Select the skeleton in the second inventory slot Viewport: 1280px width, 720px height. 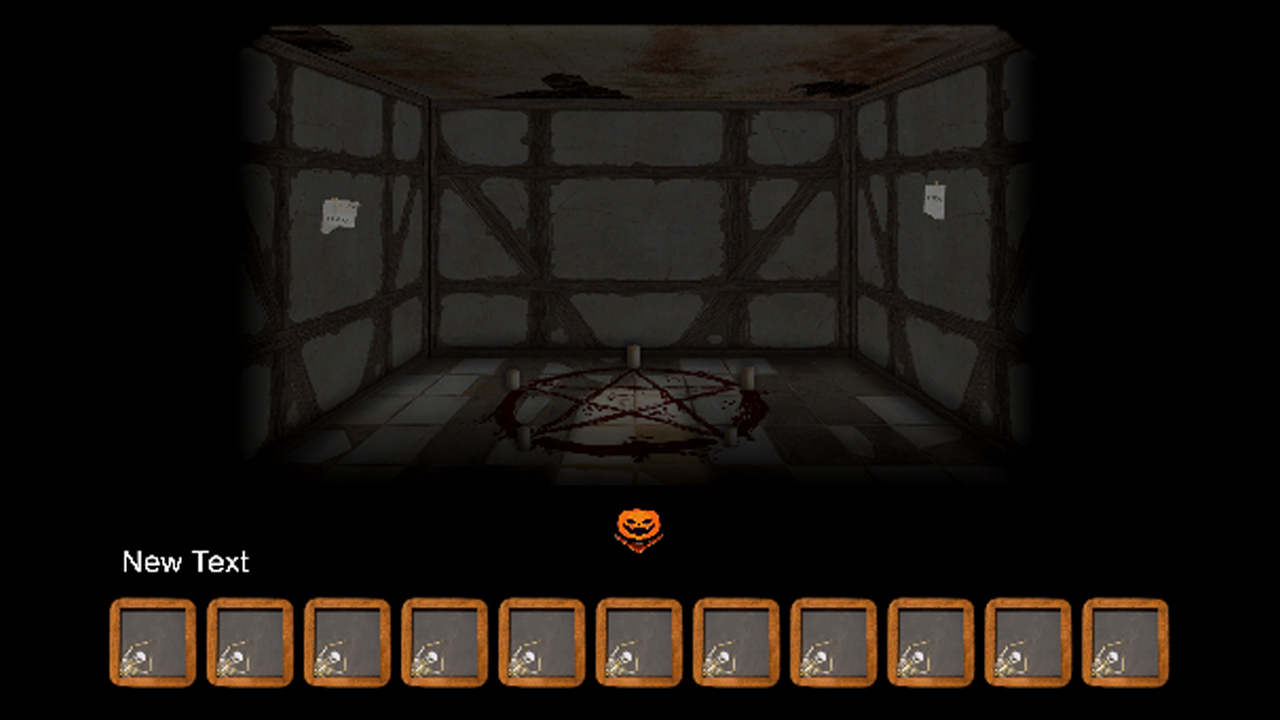[249, 643]
